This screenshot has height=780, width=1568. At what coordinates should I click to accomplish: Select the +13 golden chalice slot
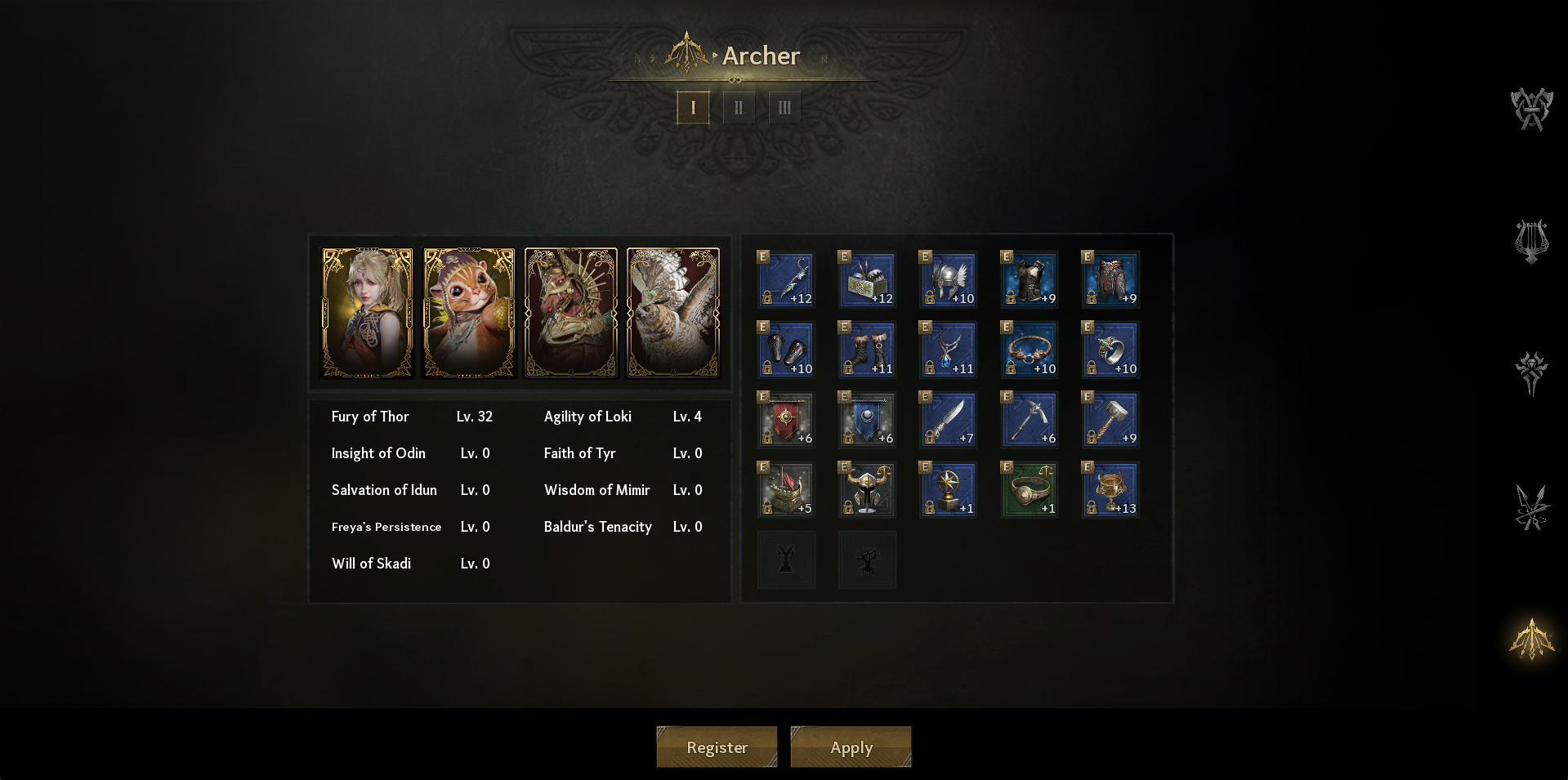[1110, 490]
